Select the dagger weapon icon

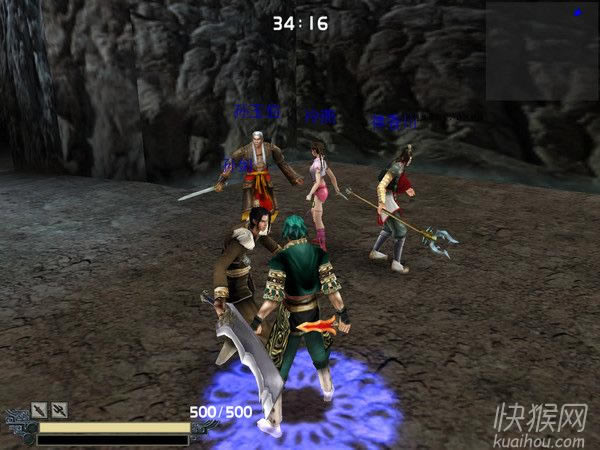click(x=40, y=409)
